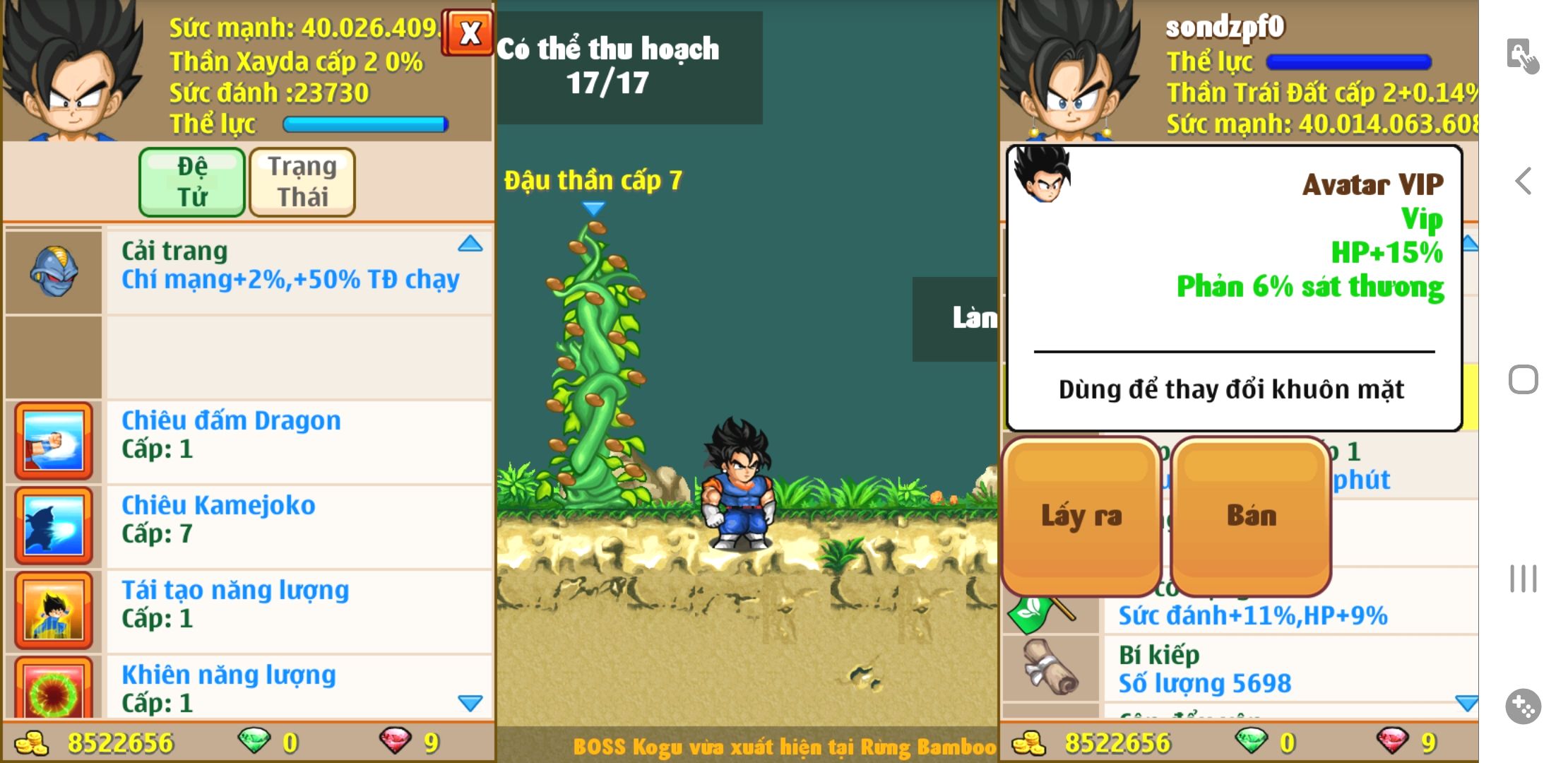This screenshot has width=1568, height=763.
Task: Open the game controller overlay icon
Action: pos(1524,706)
